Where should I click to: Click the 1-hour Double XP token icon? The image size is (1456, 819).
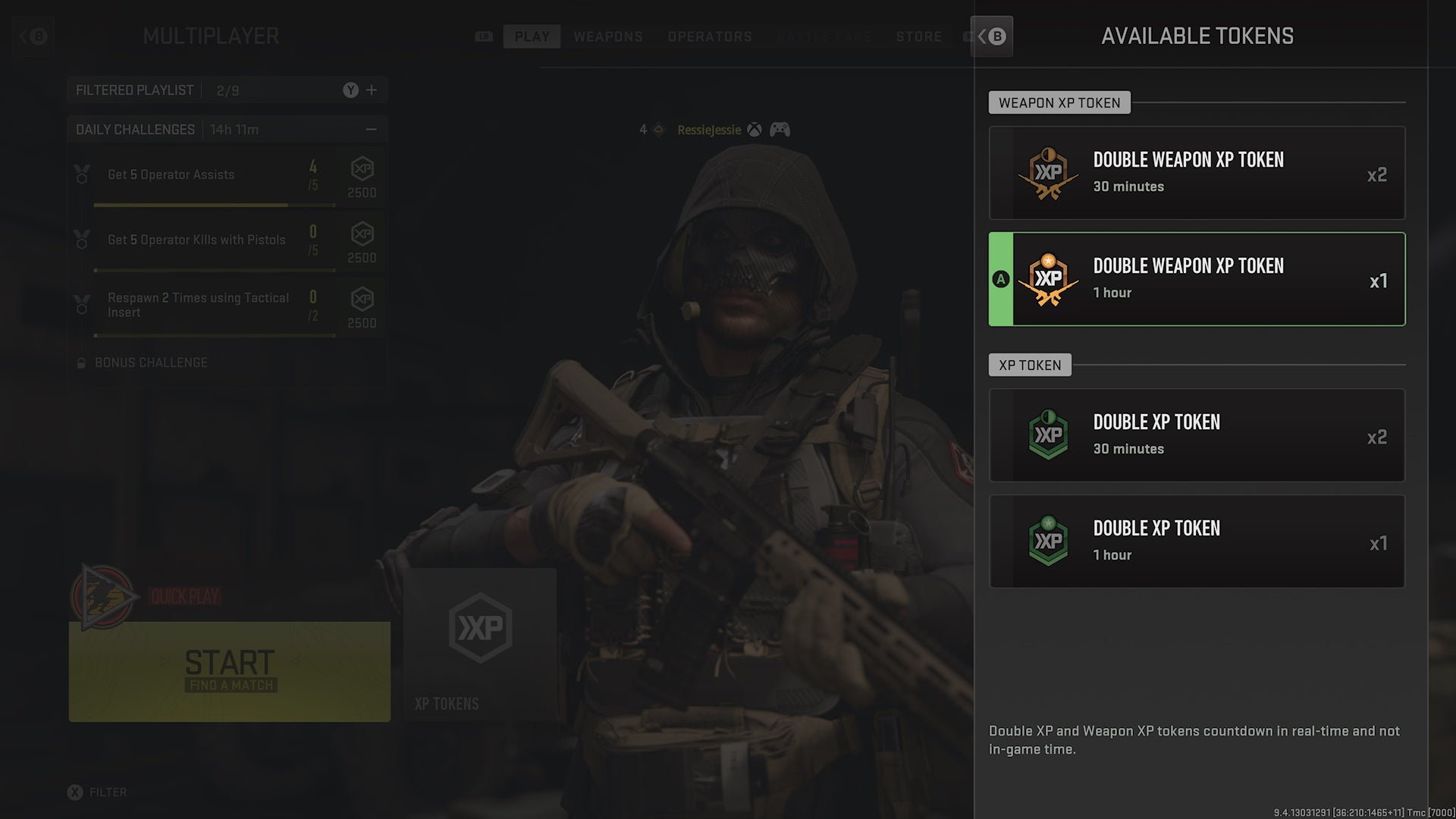(x=1049, y=541)
